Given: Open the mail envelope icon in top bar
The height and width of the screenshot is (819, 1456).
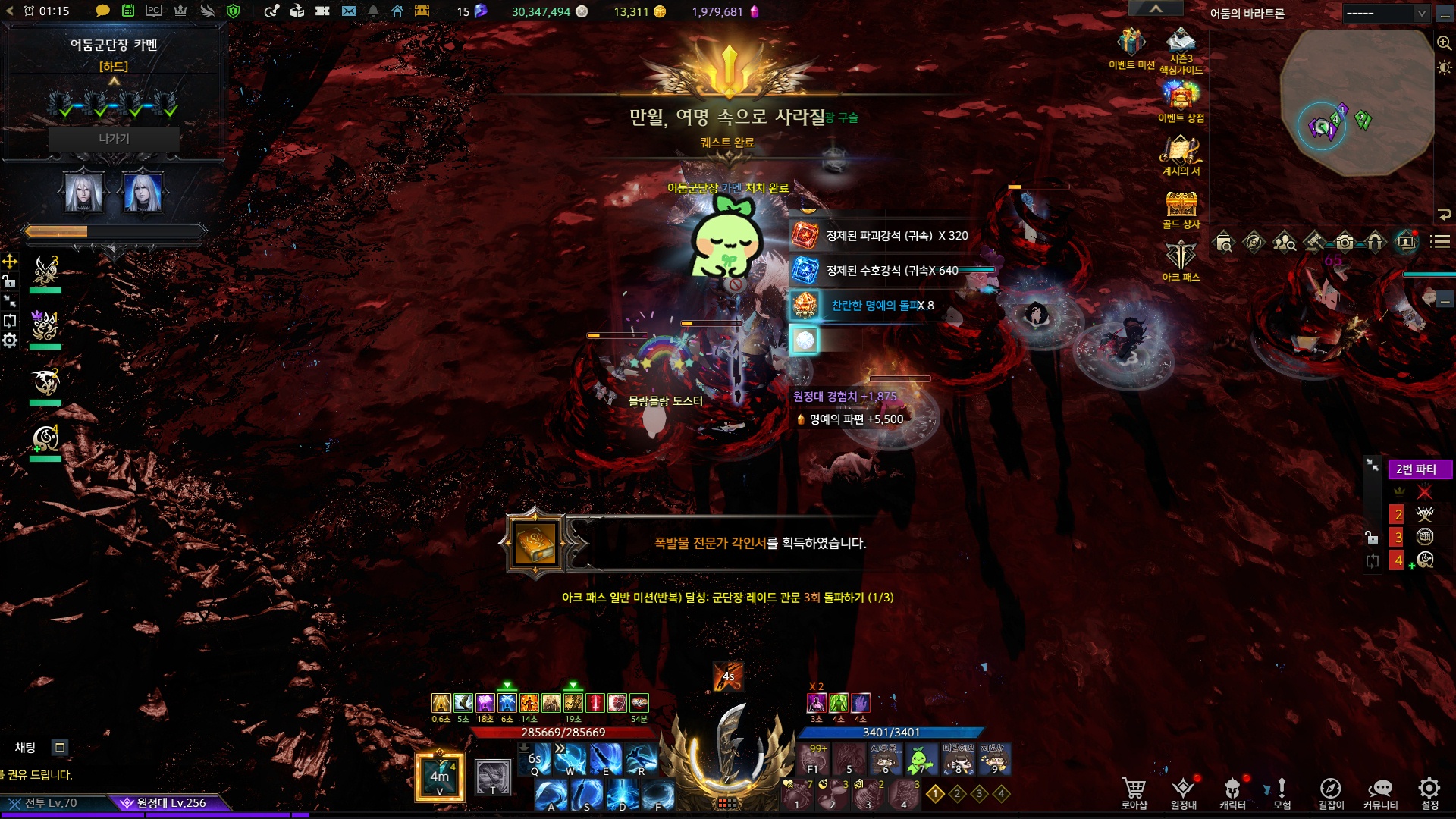Looking at the screenshot, I should [x=349, y=11].
